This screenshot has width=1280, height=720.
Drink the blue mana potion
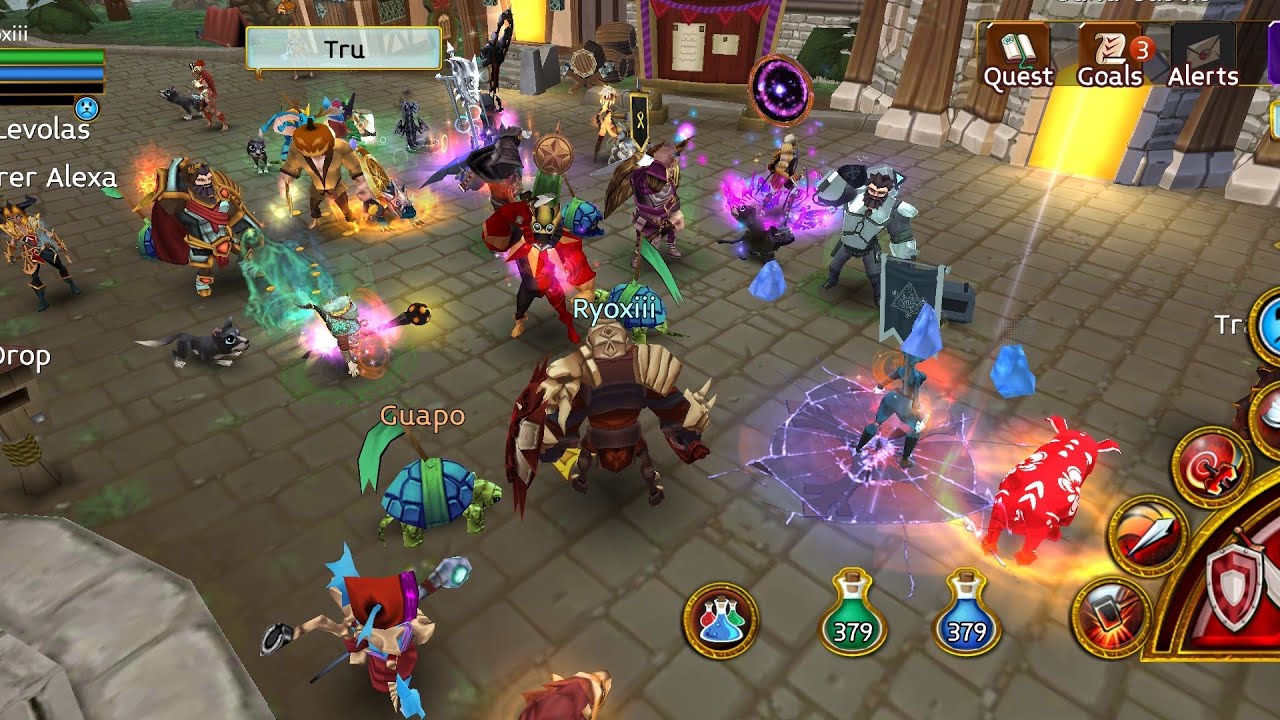point(967,614)
